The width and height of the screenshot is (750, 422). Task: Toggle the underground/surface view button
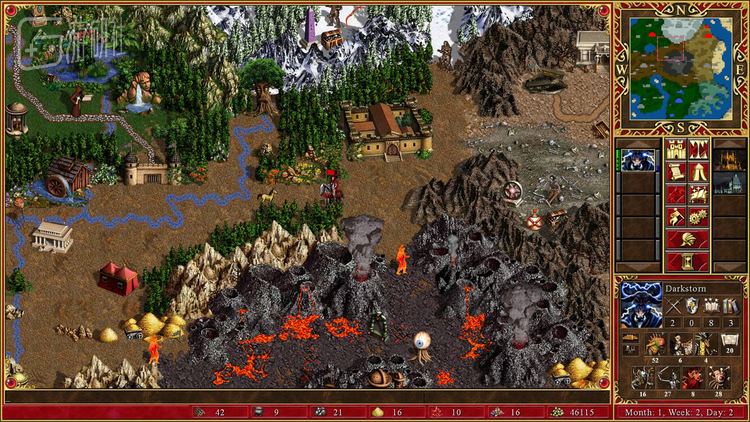coord(698,152)
